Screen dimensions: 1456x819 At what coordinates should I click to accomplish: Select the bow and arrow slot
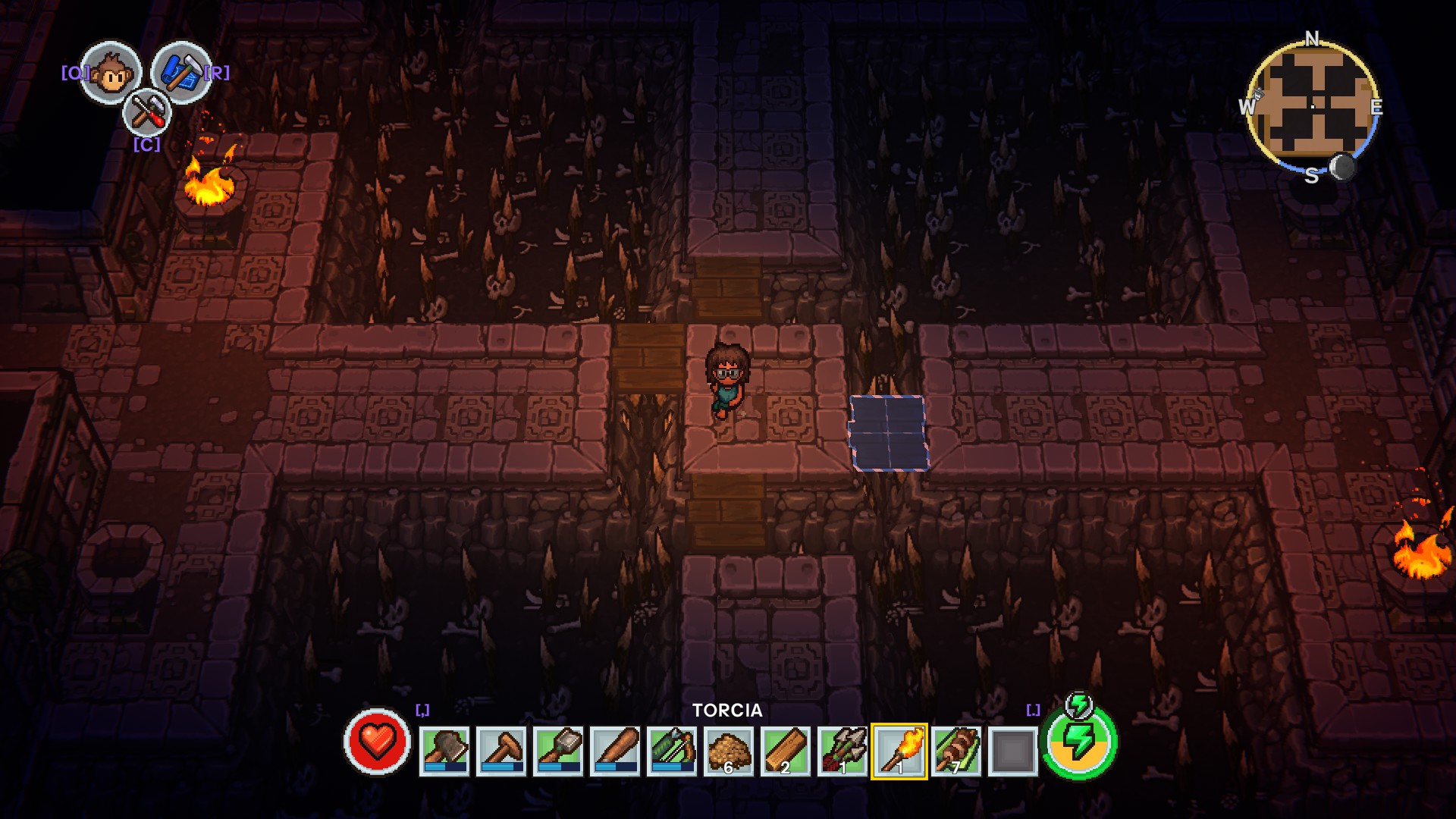click(x=672, y=751)
